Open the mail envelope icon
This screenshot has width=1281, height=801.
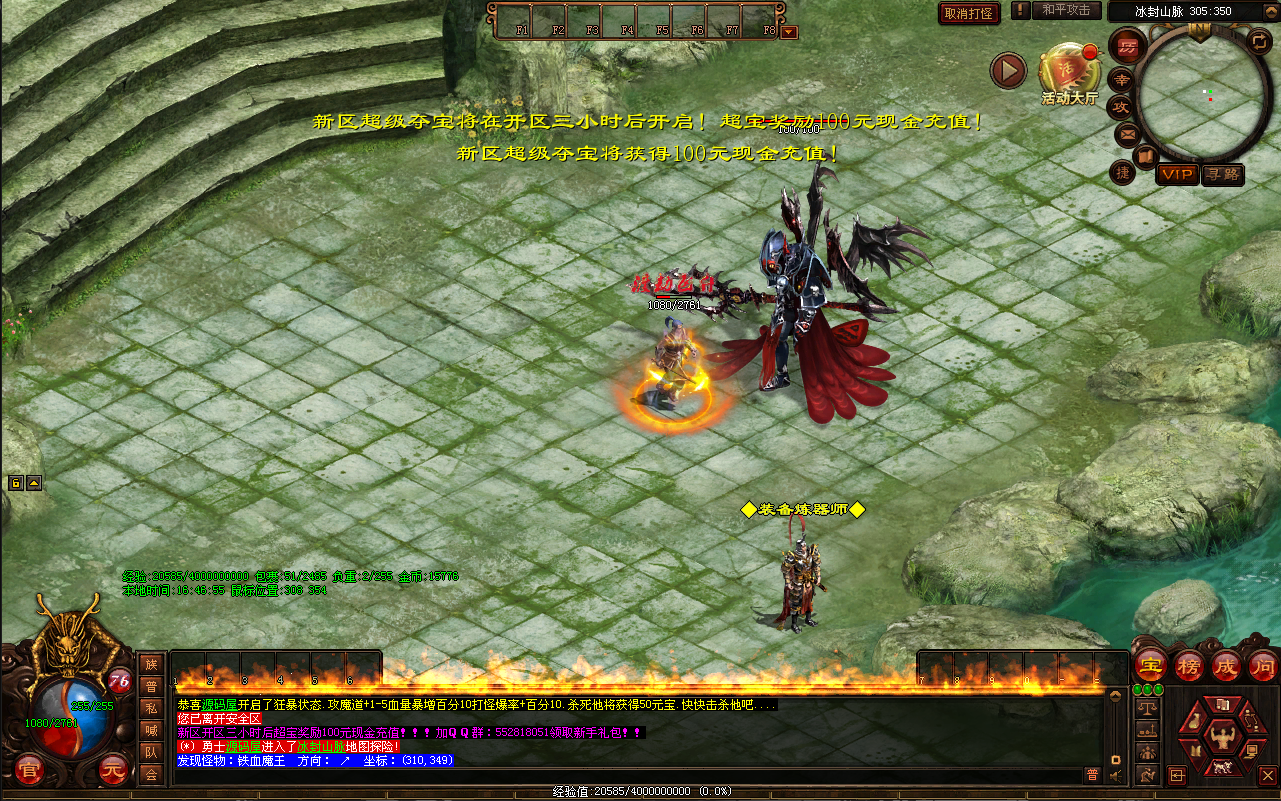click(1127, 134)
